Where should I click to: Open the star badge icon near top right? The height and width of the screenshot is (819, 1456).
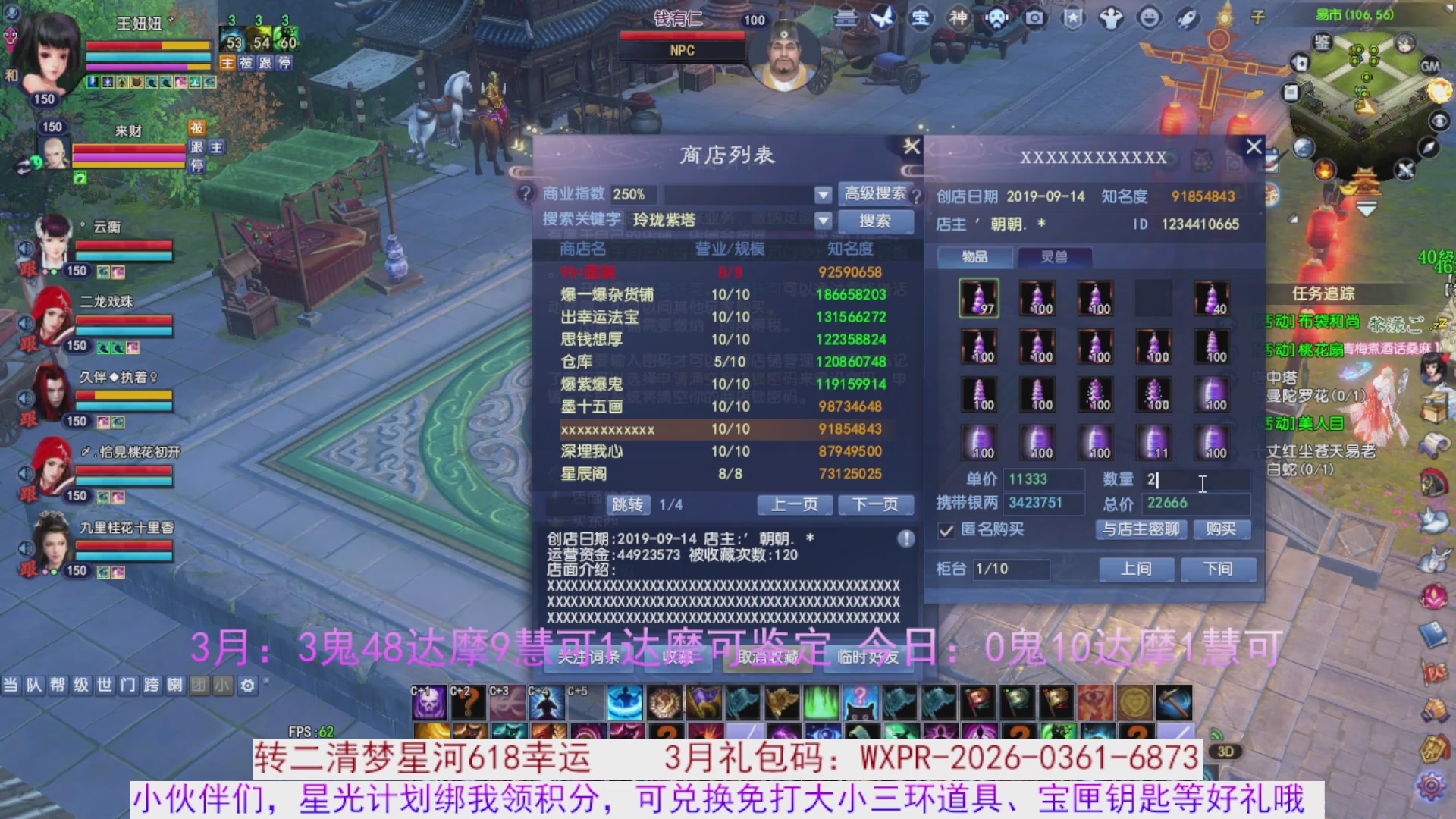(x=1073, y=18)
